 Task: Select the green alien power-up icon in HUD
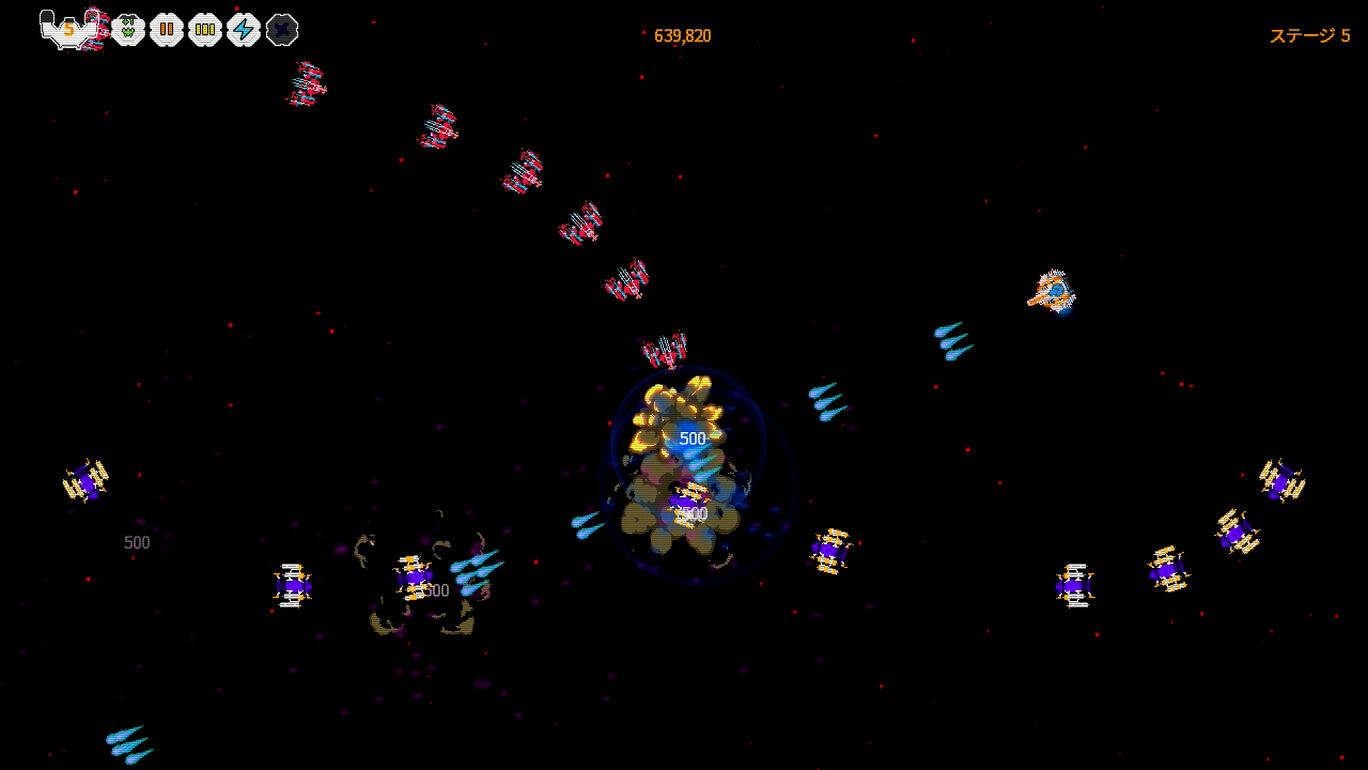128,28
